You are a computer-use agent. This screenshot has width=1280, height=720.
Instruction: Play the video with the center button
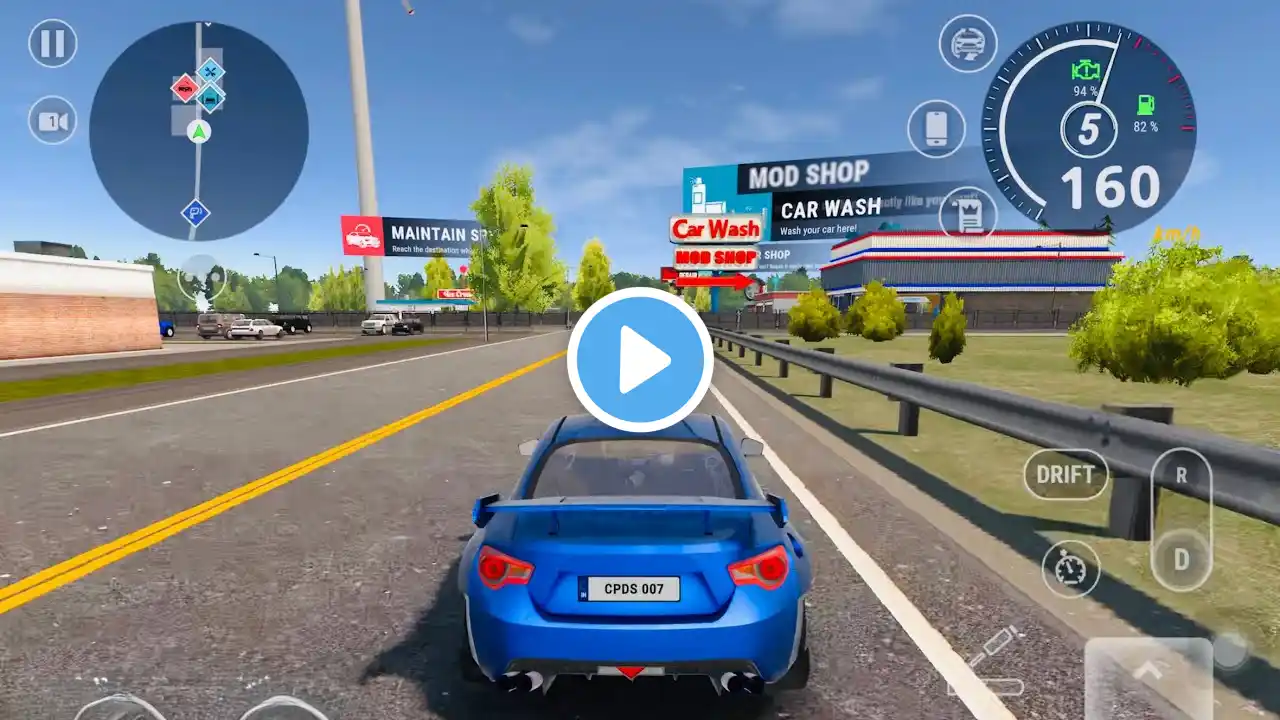[640, 360]
